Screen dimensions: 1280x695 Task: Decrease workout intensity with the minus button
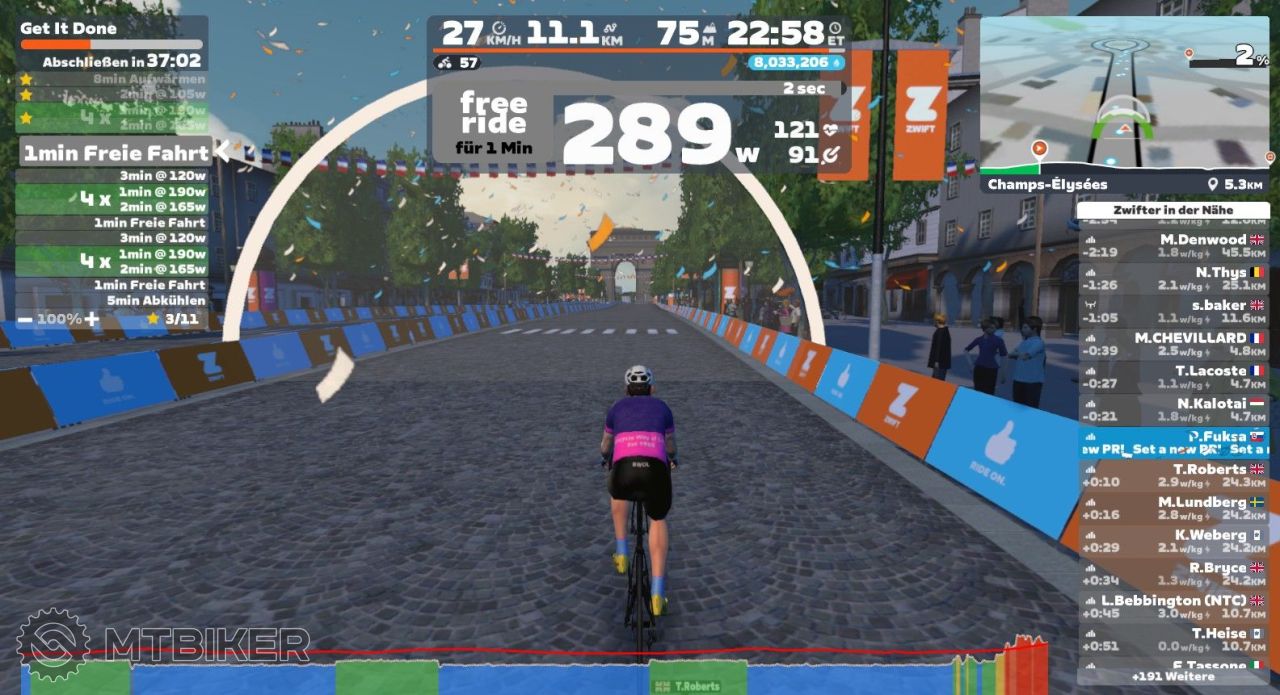click(x=25, y=319)
